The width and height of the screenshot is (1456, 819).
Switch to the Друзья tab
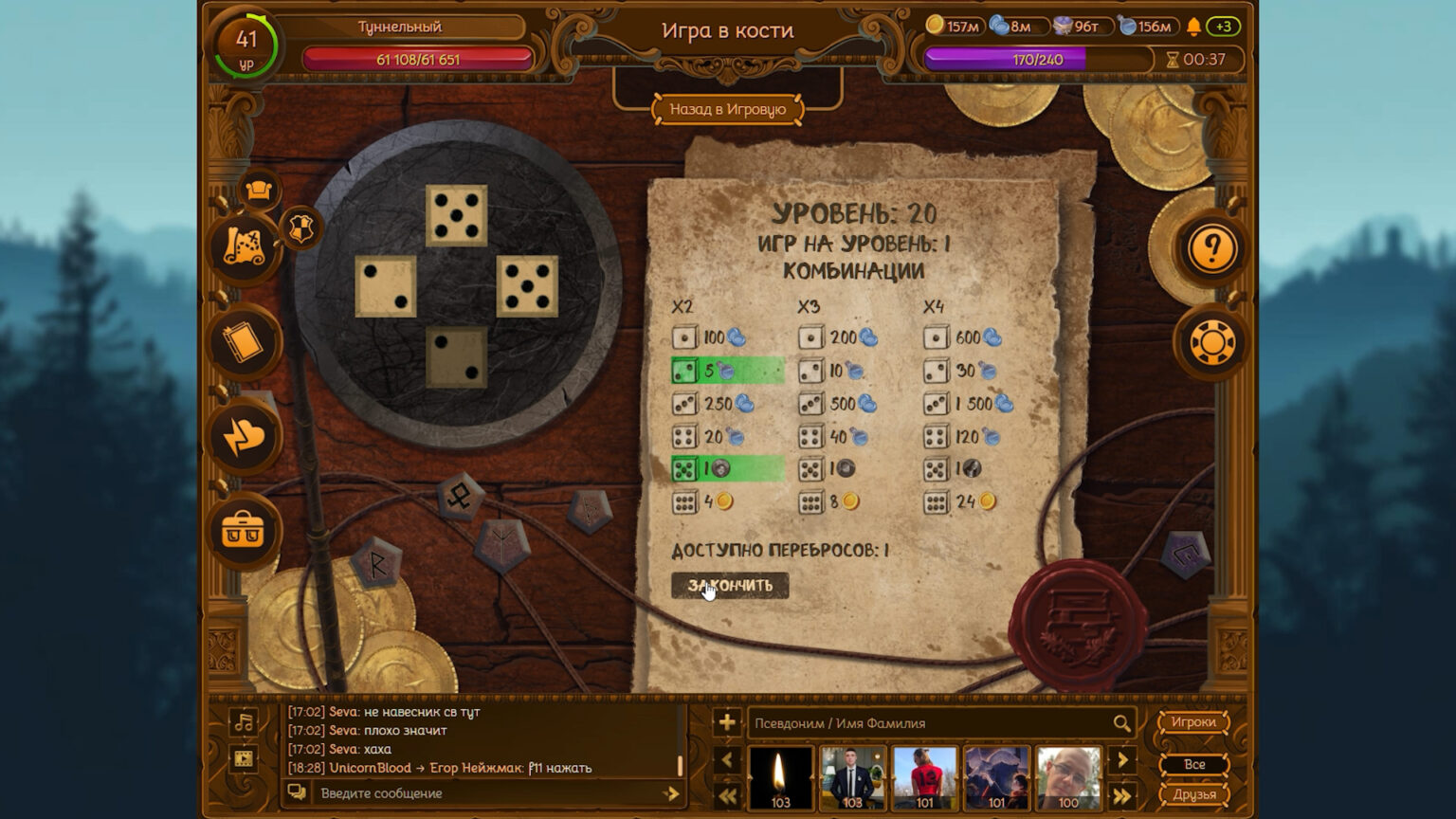[x=1193, y=794]
